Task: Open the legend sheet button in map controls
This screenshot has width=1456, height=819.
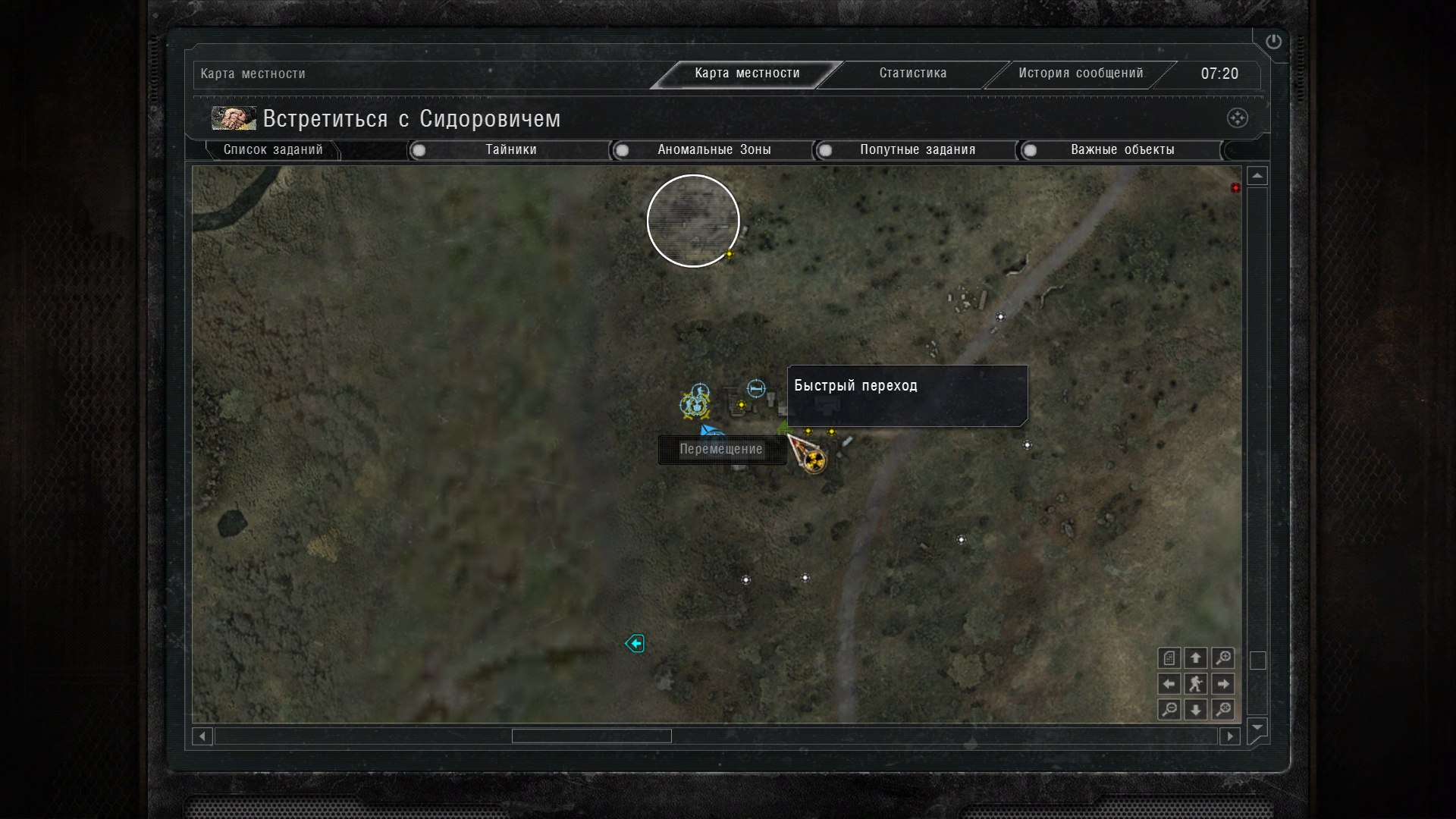Action: pos(1169,658)
